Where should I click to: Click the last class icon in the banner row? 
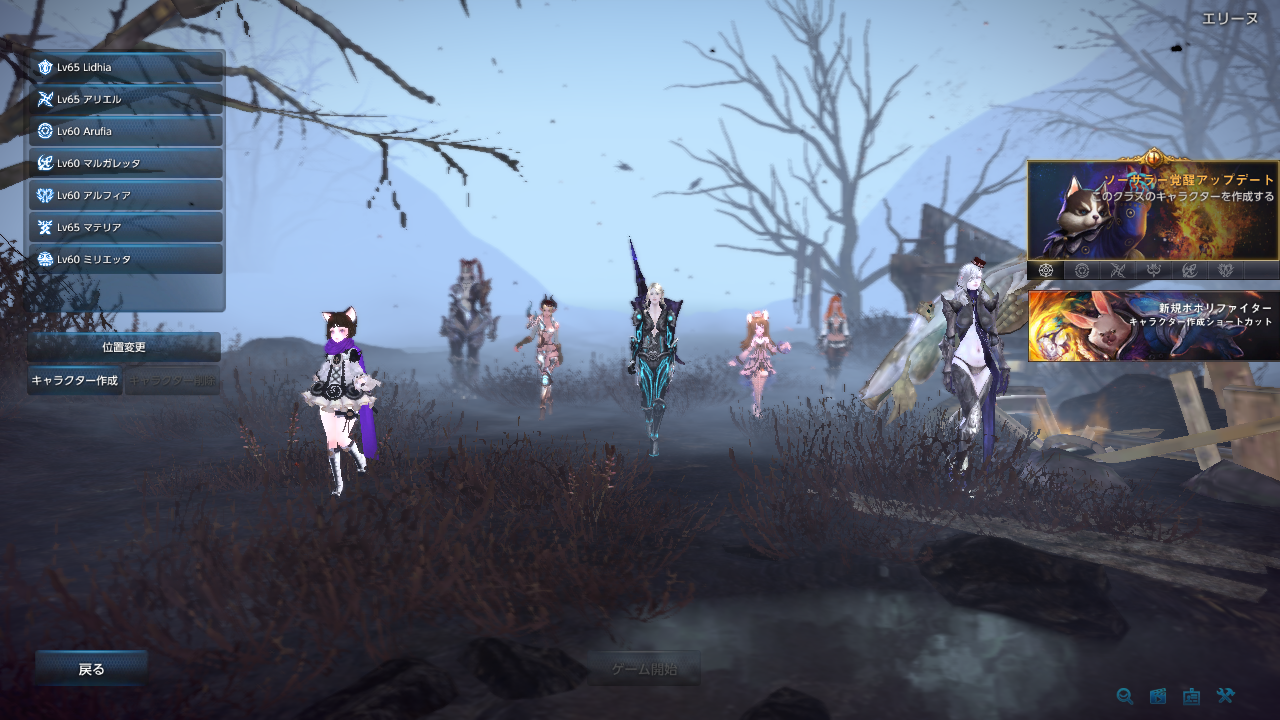tap(1225, 270)
